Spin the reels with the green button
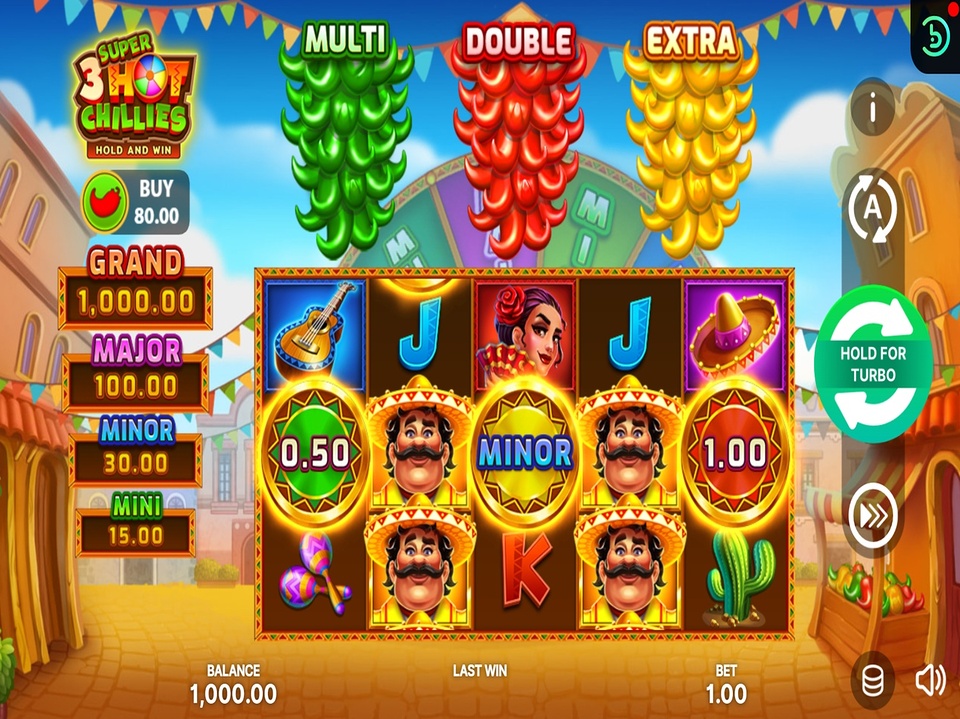960x719 pixels. [873, 364]
